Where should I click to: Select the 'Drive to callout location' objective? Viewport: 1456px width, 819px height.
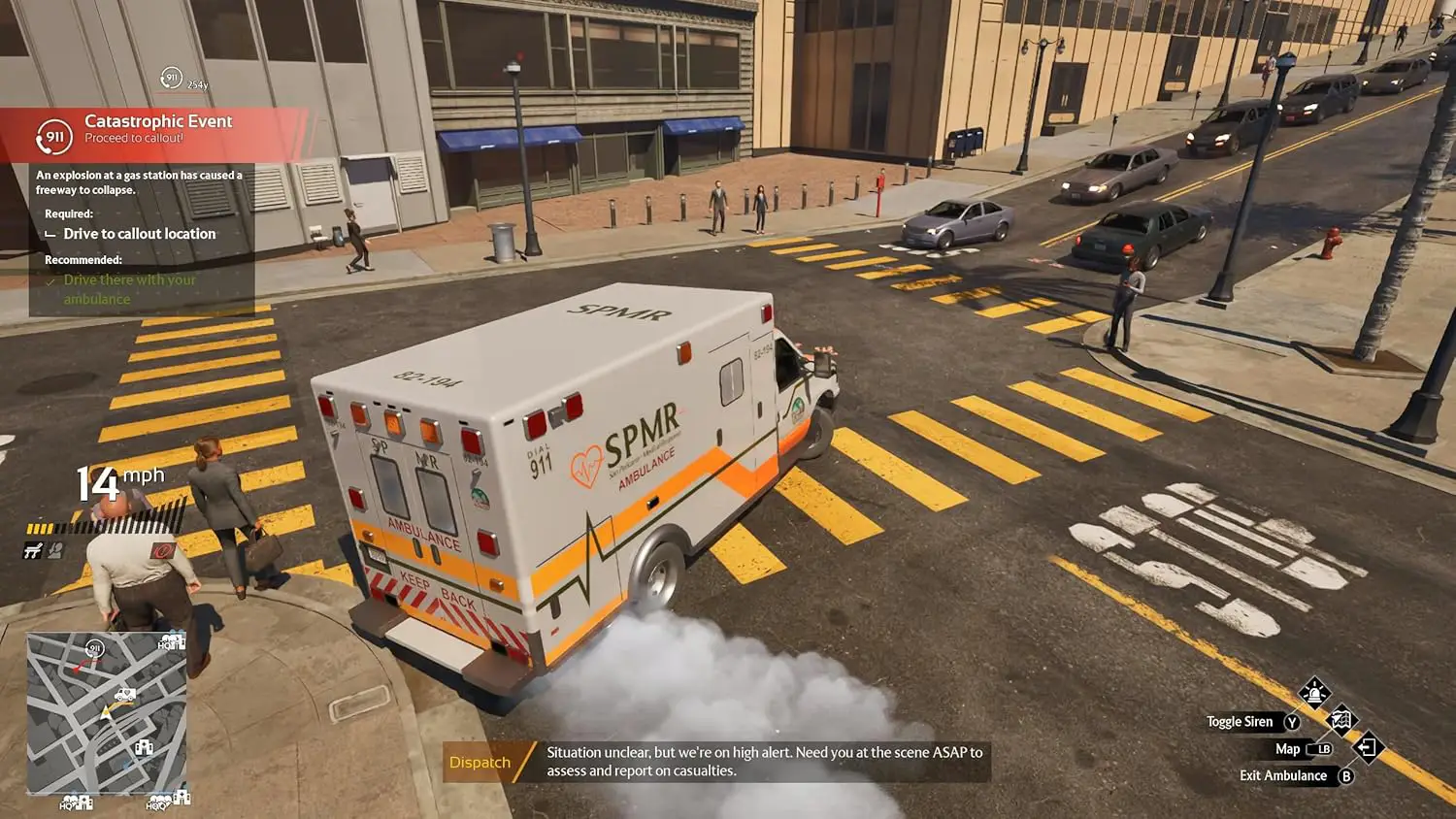pyautogui.click(x=139, y=234)
